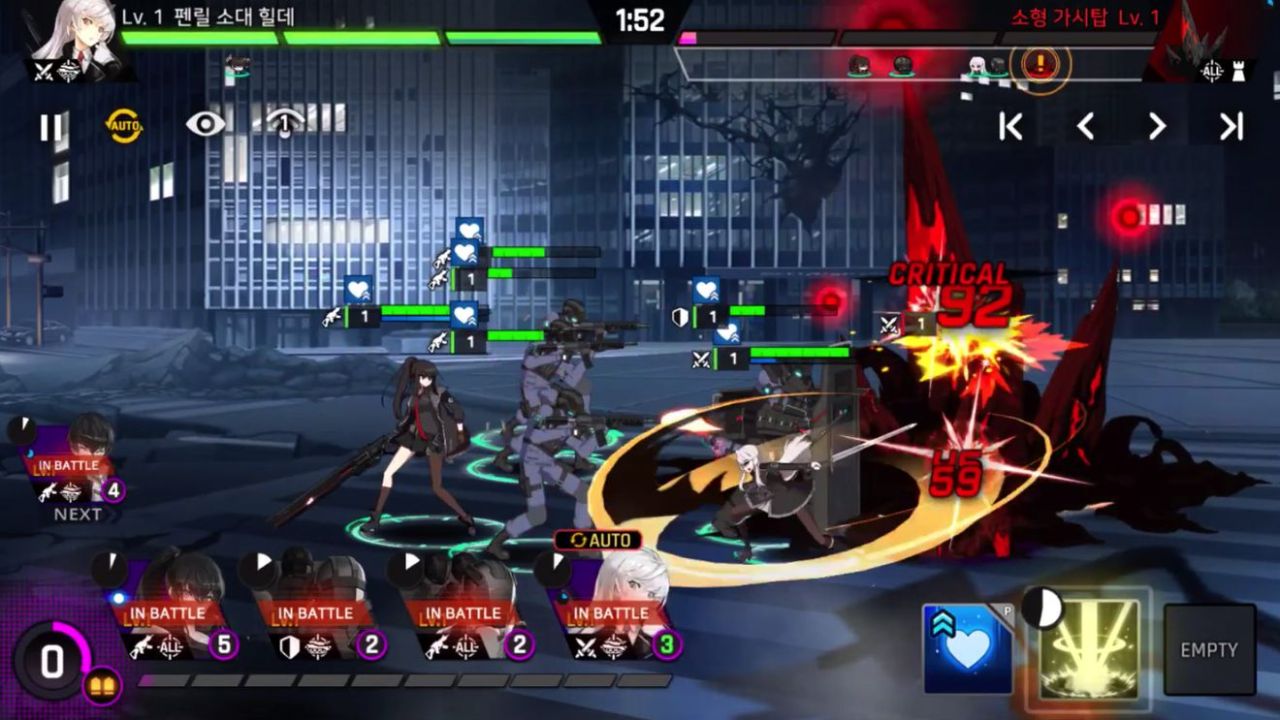Toggle the eye visibility icon
The height and width of the screenshot is (720, 1280).
pos(208,121)
